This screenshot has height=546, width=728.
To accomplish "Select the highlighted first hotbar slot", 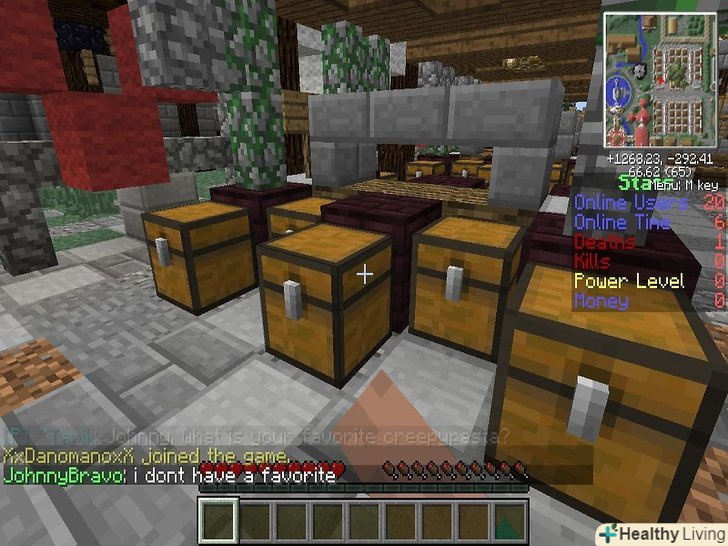I will coord(219,521).
